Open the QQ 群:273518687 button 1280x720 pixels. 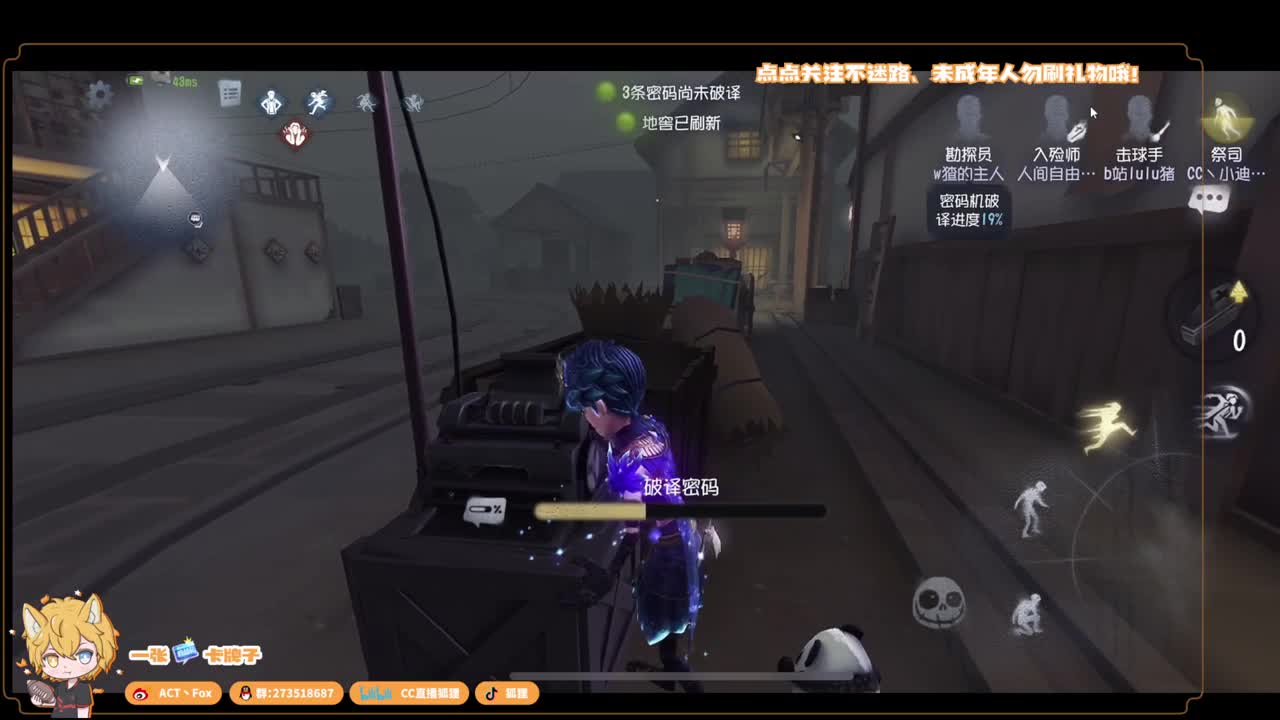coord(287,693)
